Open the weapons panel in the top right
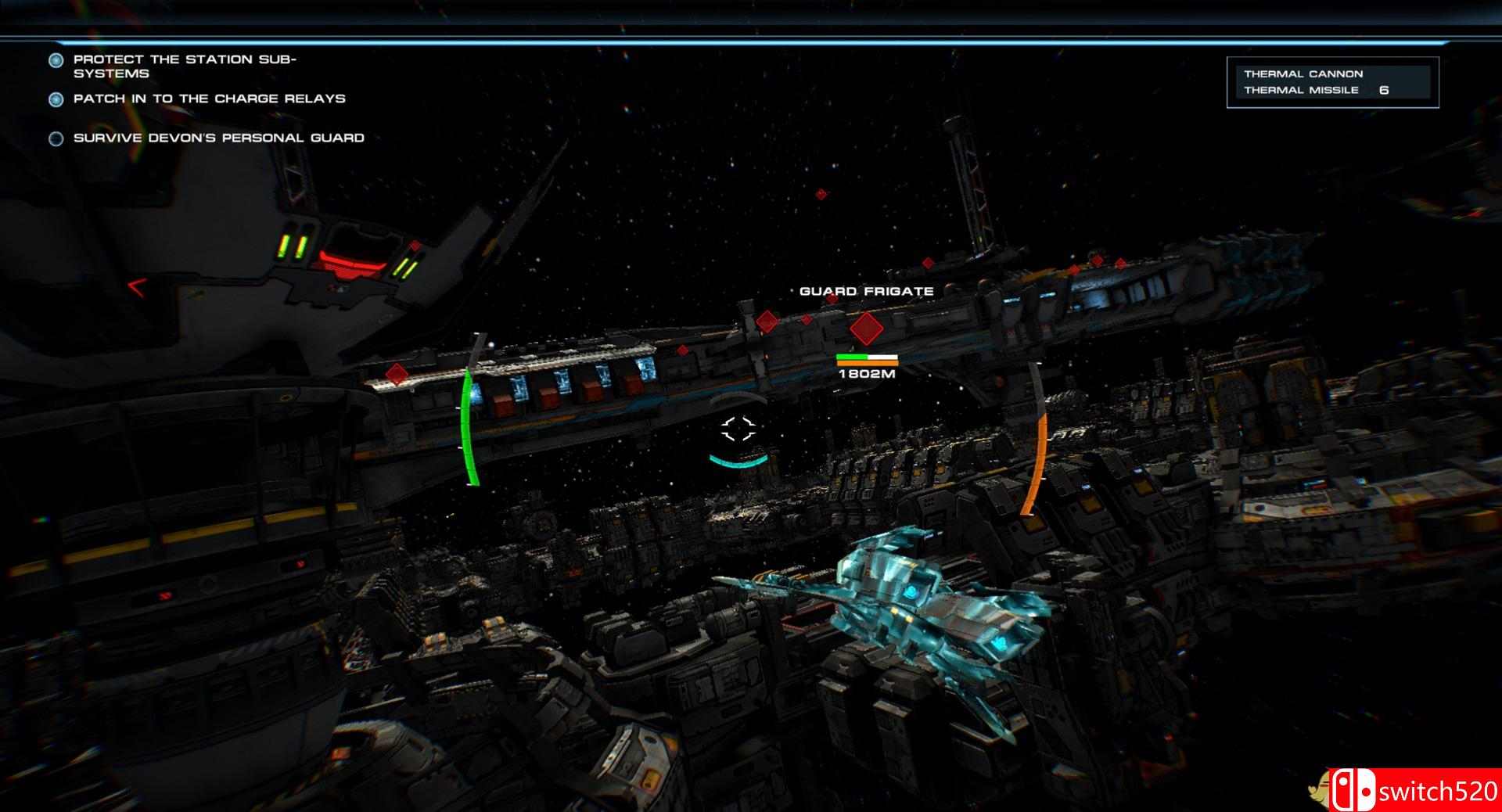The height and width of the screenshot is (812, 1502). pyautogui.click(x=1334, y=82)
